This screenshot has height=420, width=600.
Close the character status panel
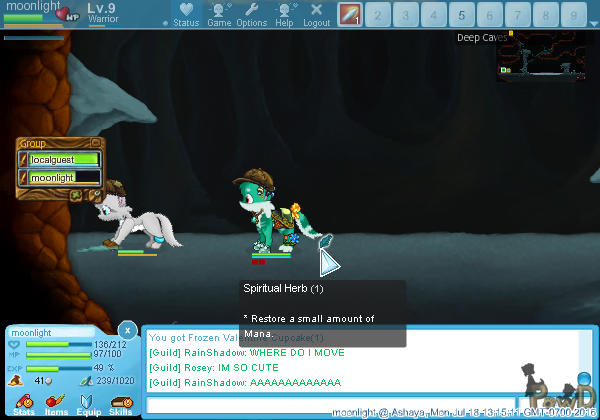point(127,329)
